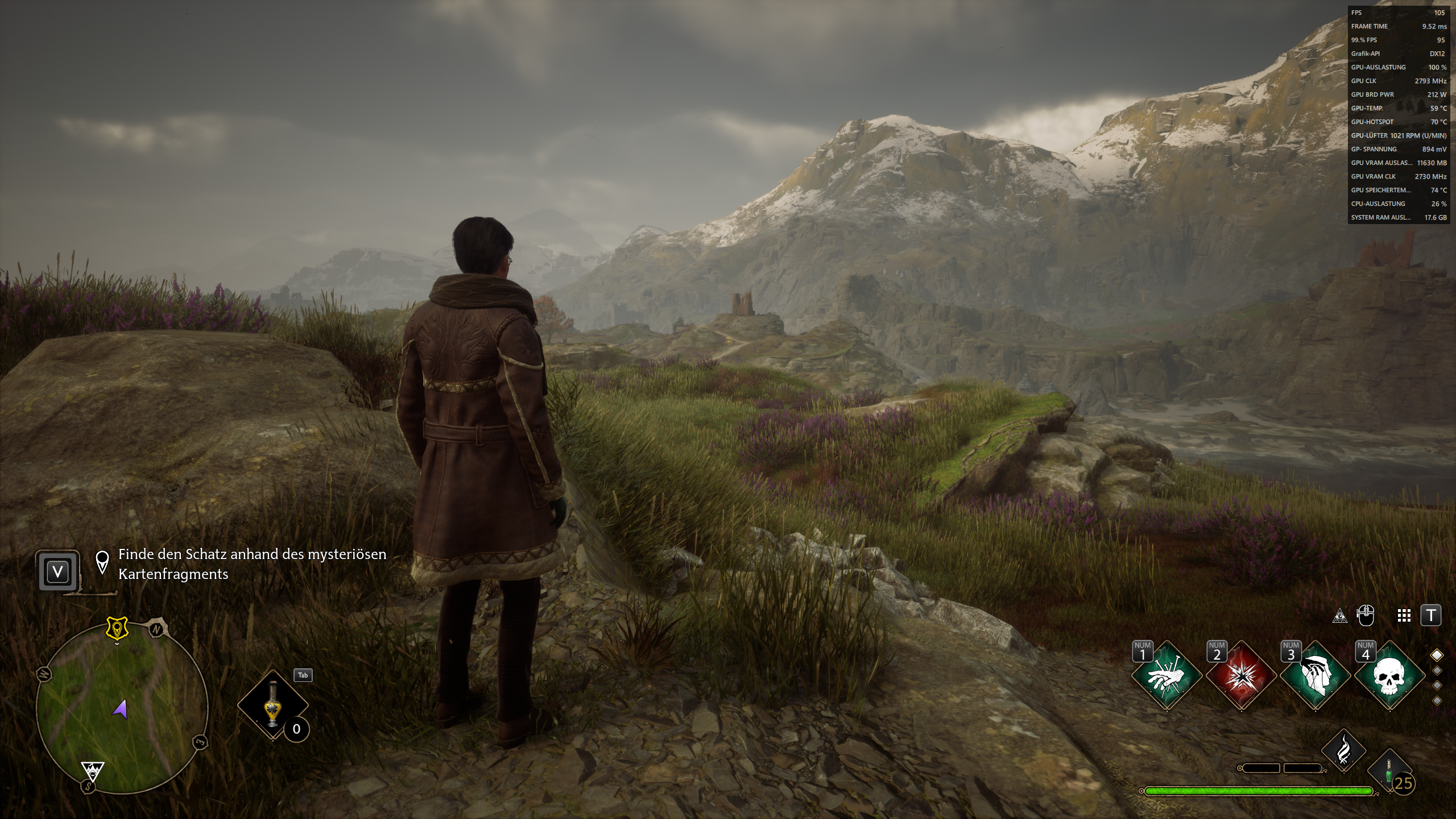Cast the spell bound to NUM 3
The height and width of the screenshot is (819, 1456).
(x=1315, y=674)
